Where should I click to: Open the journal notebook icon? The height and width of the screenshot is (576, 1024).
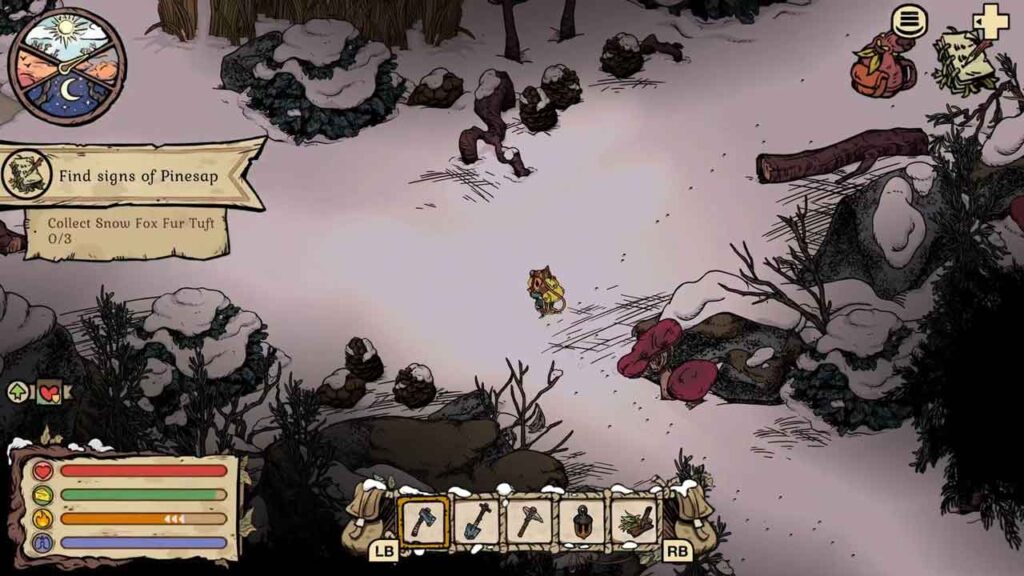[964, 62]
